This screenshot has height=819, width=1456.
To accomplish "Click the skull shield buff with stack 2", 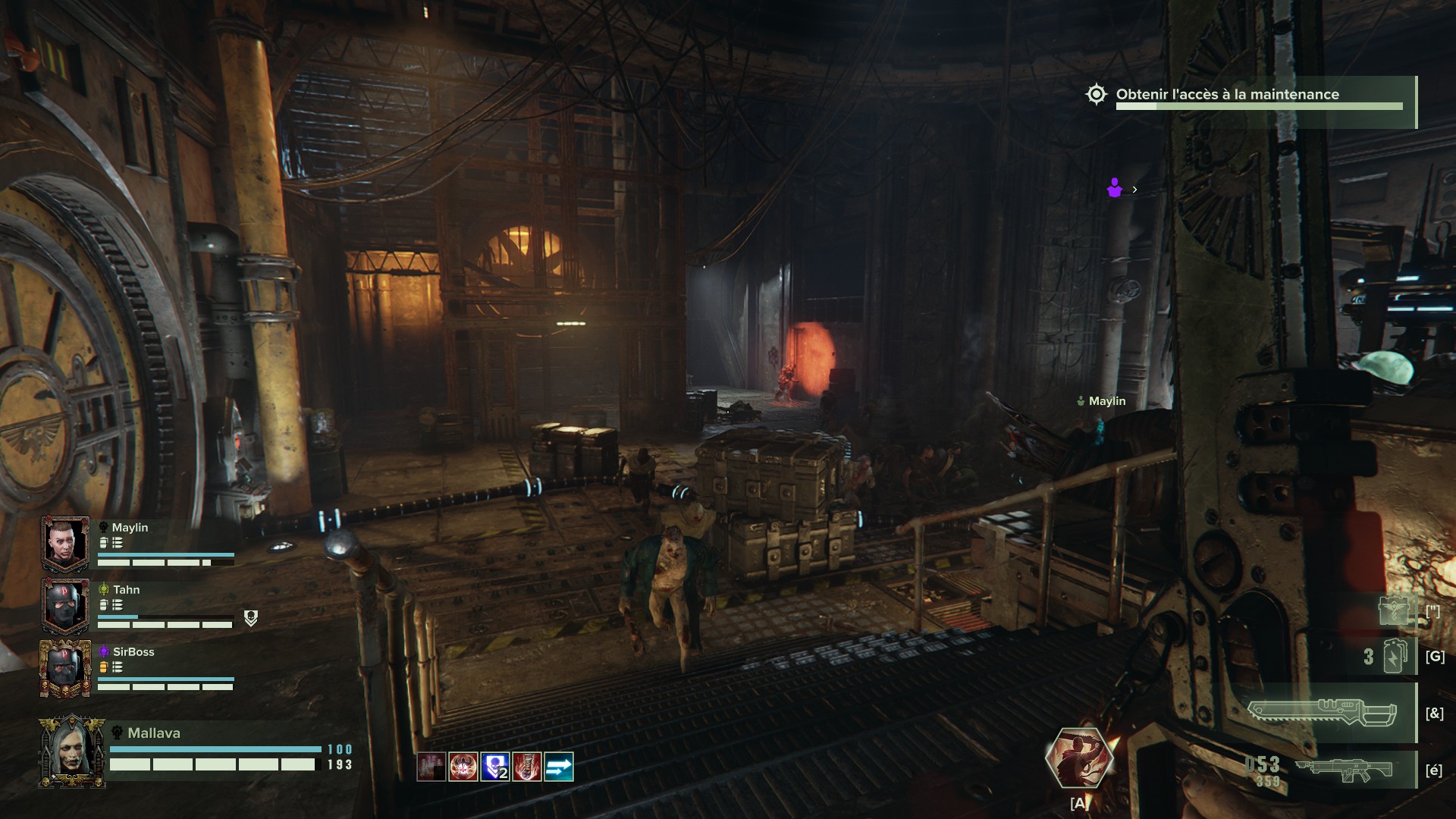I will coord(494,767).
